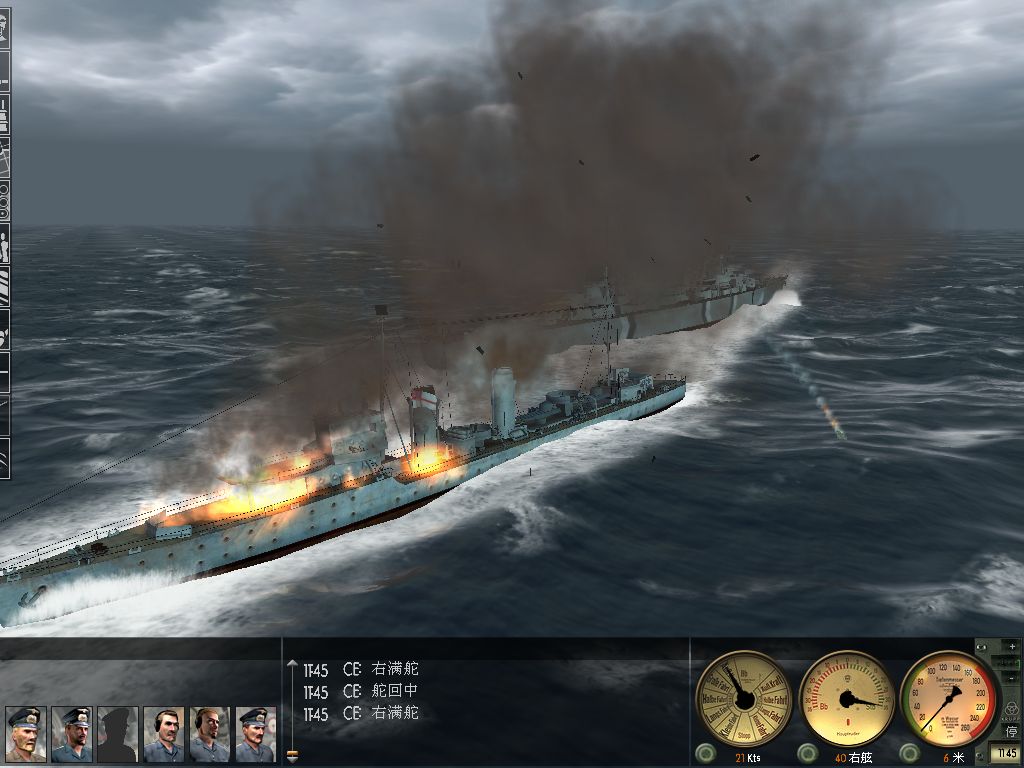This screenshot has width=1024, height=768.
Task: Toggle the knob below the engine telegraph
Action: click(x=704, y=752)
